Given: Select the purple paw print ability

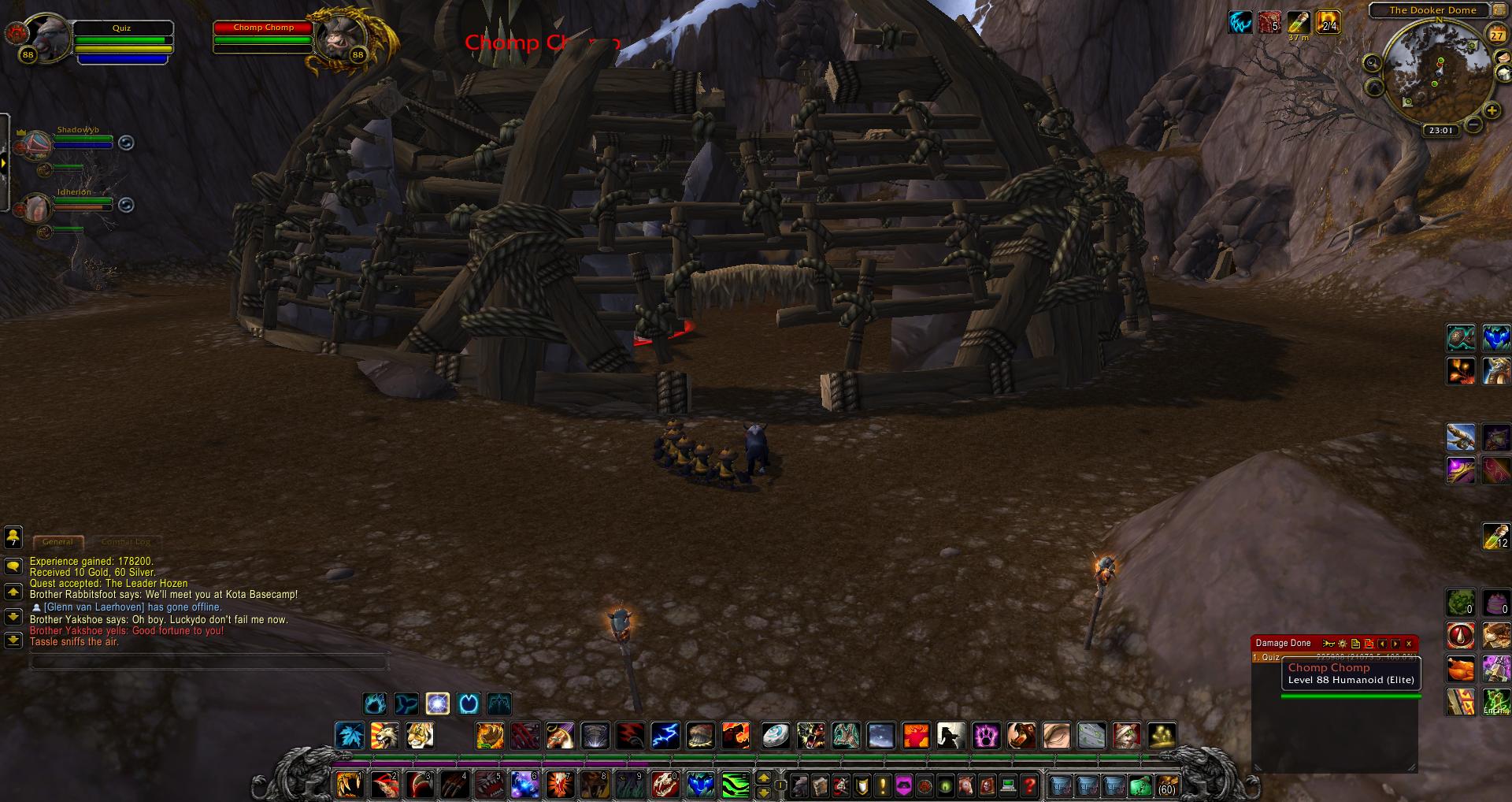Looking at the screenshot, I should pos(986,736).
